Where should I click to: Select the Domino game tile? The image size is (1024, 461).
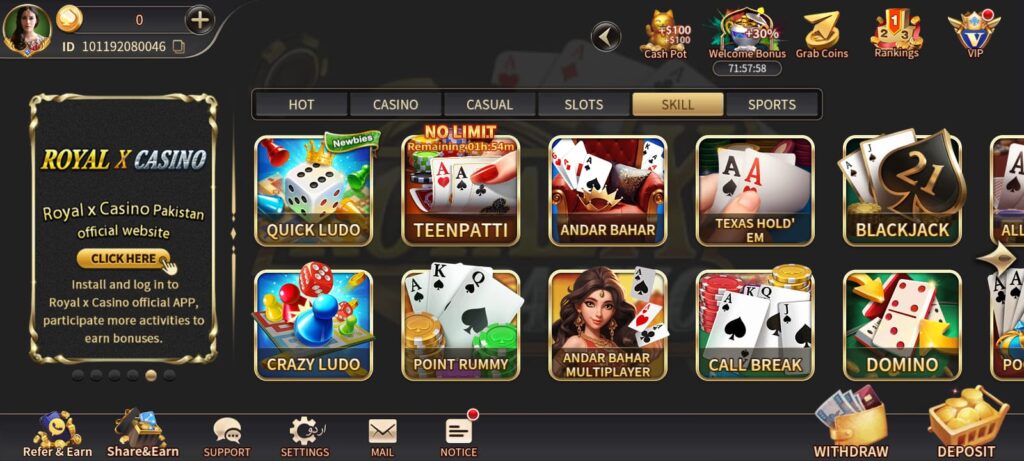pos(902,325)
